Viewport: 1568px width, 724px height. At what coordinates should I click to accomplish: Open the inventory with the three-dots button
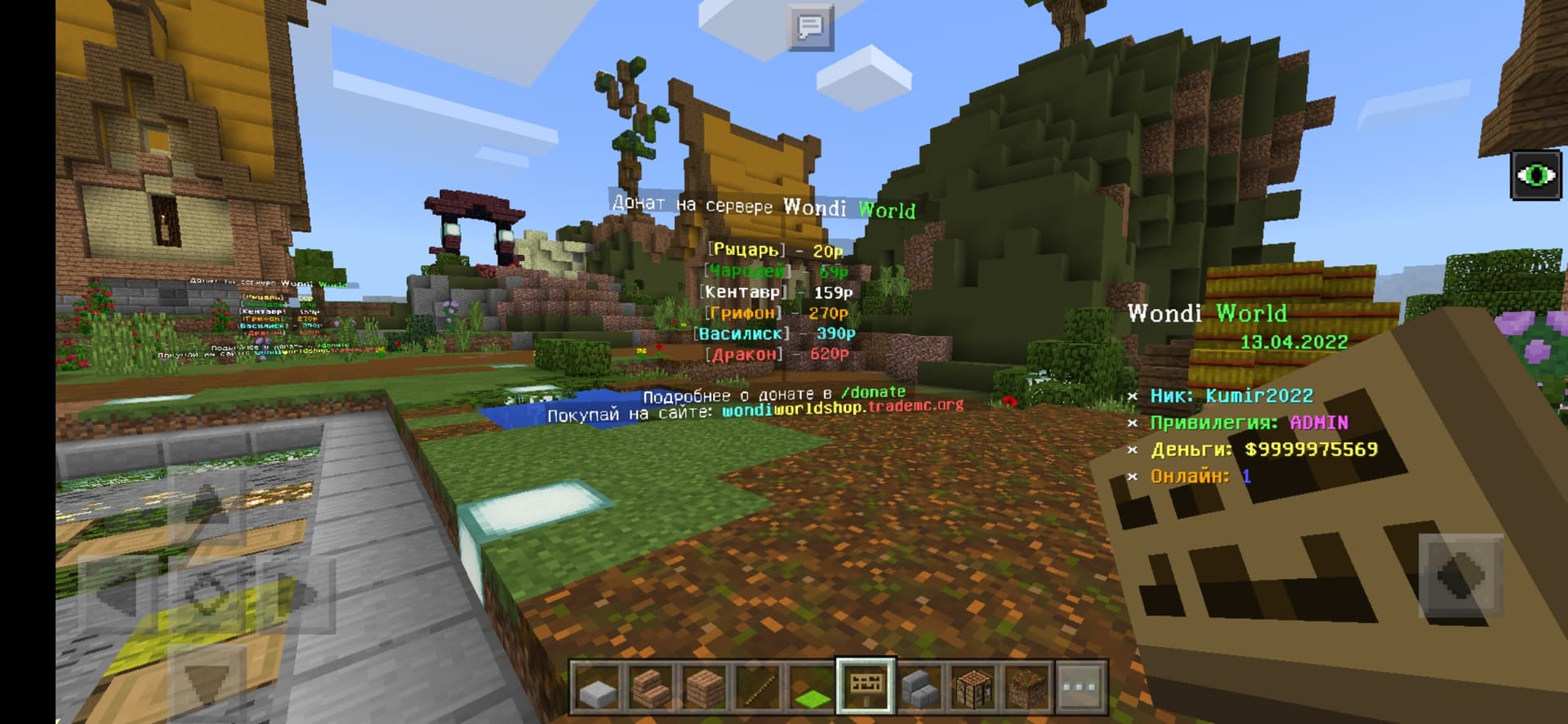(1080, 686)
